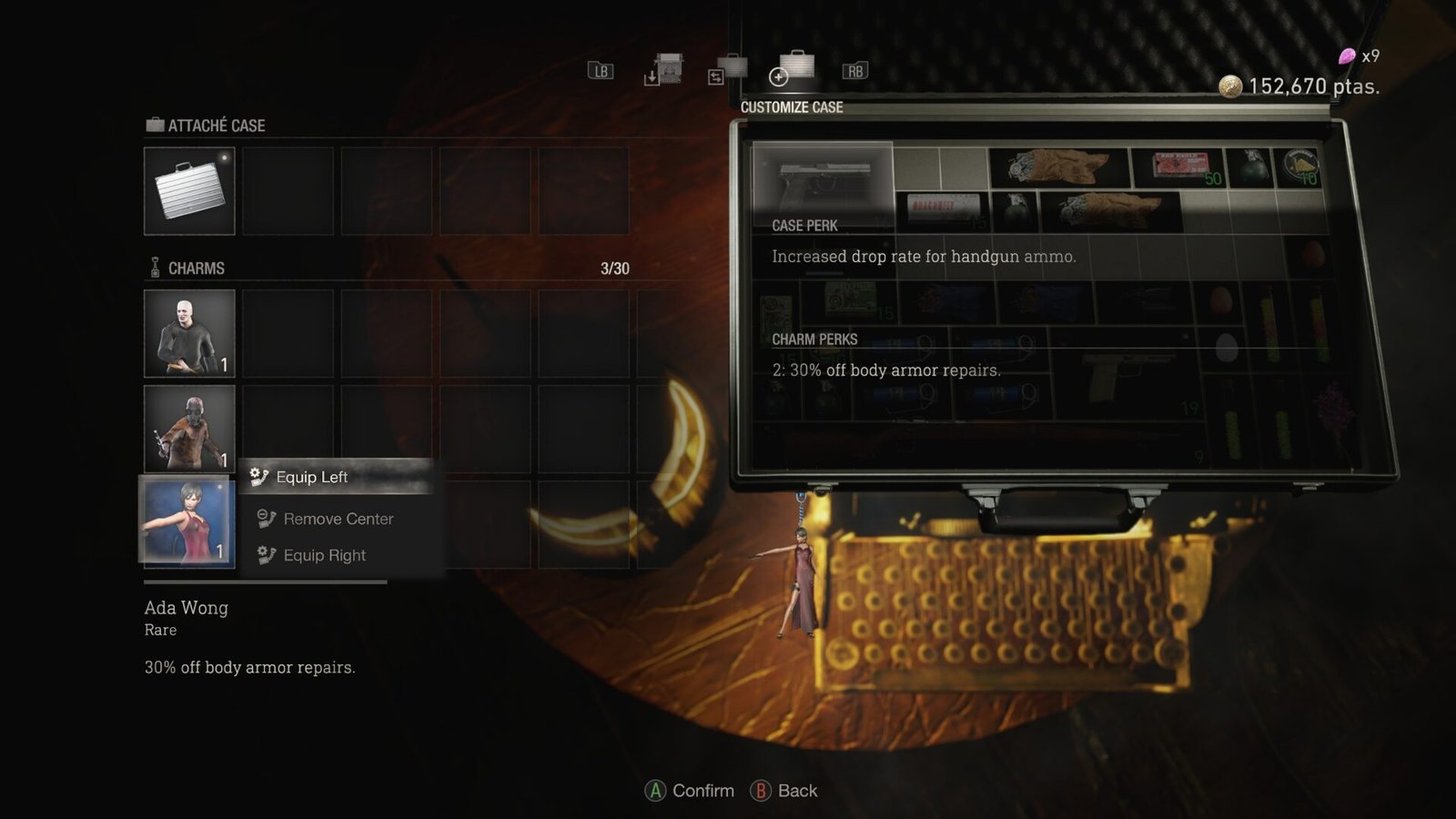Viewport: 1456px width, 819px height.
Task: Select the zombie charm in the Charms list
Action: [188, 427]
